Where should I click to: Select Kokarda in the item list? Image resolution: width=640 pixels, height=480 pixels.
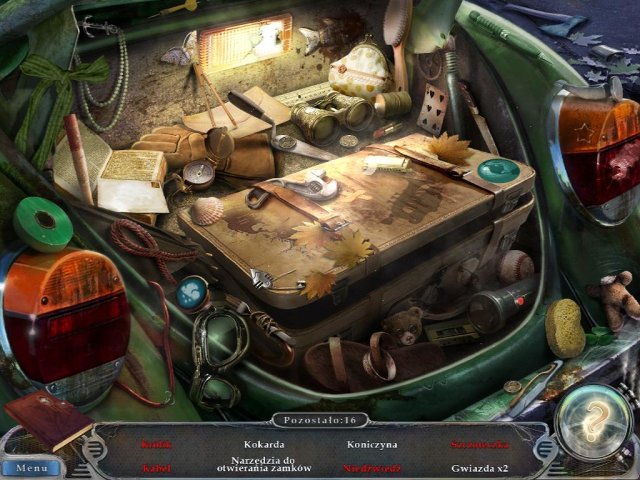click(x=264, y=444)
